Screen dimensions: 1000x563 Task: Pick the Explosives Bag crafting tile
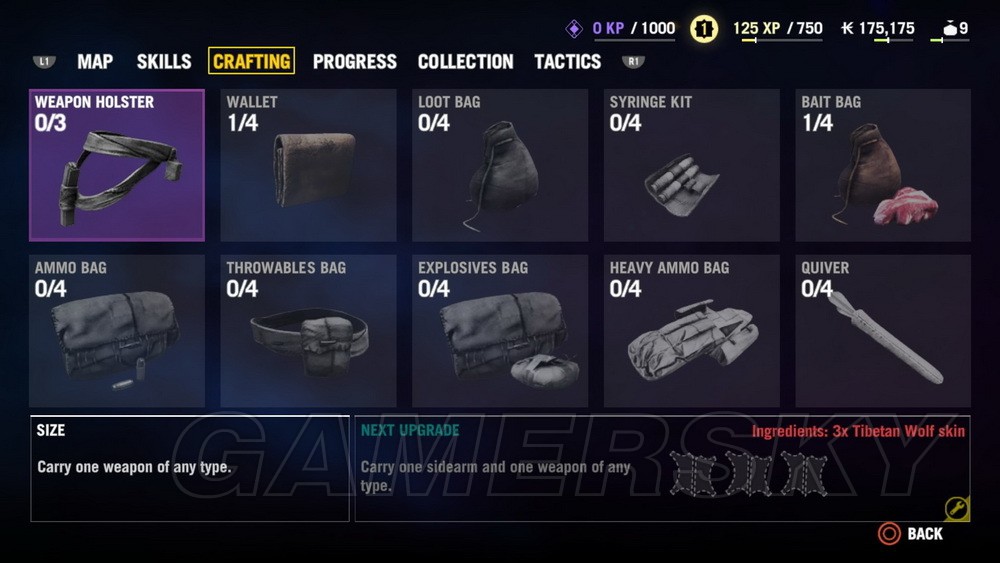(500, 330)
